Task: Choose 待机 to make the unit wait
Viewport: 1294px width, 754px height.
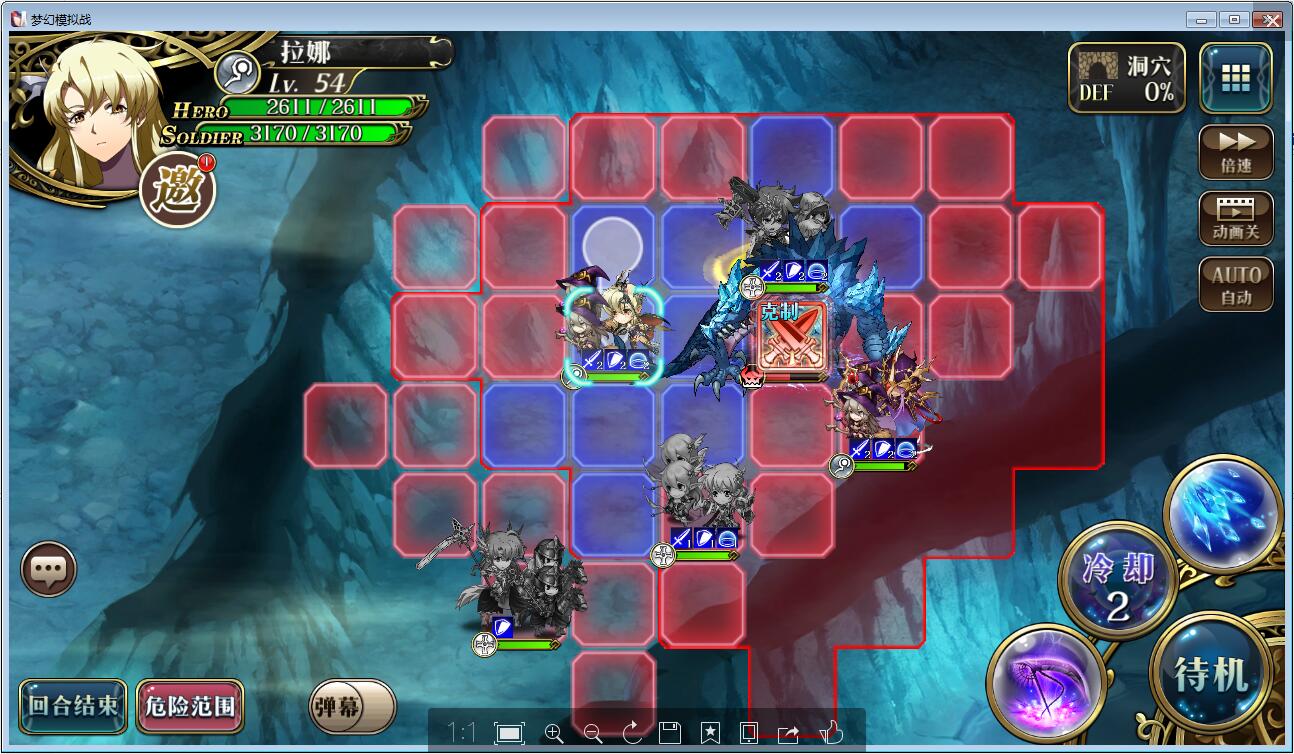Action: point(1211,674)
